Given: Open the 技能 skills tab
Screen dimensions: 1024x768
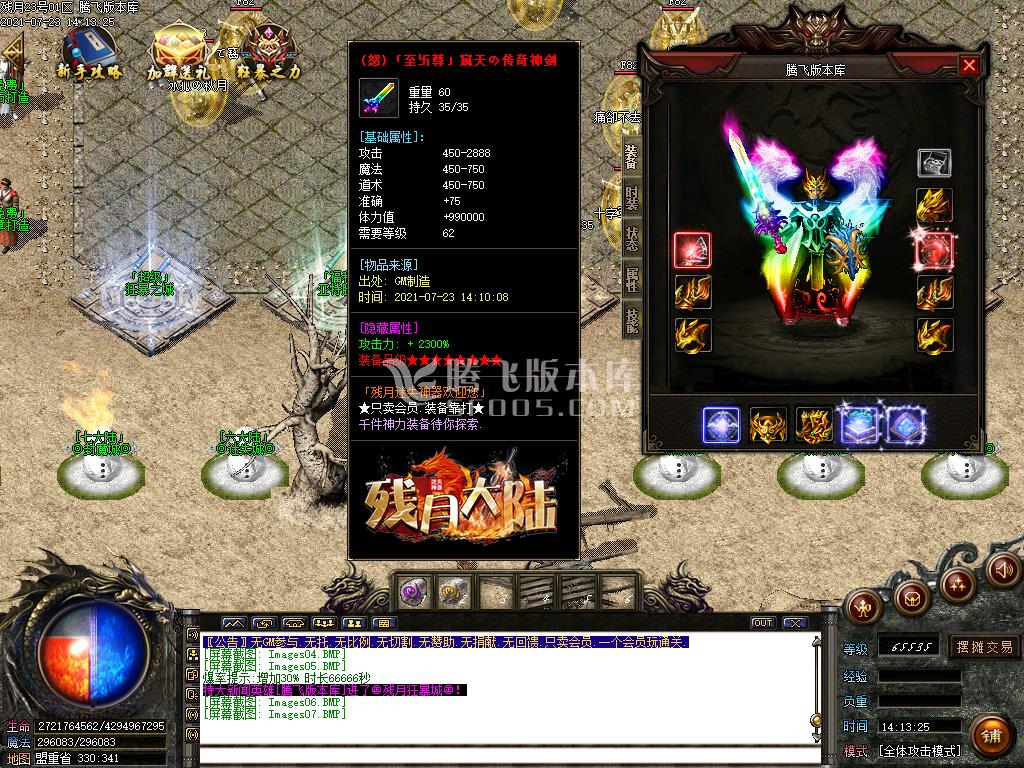Looking at the screenshot, I should point(631,320).
